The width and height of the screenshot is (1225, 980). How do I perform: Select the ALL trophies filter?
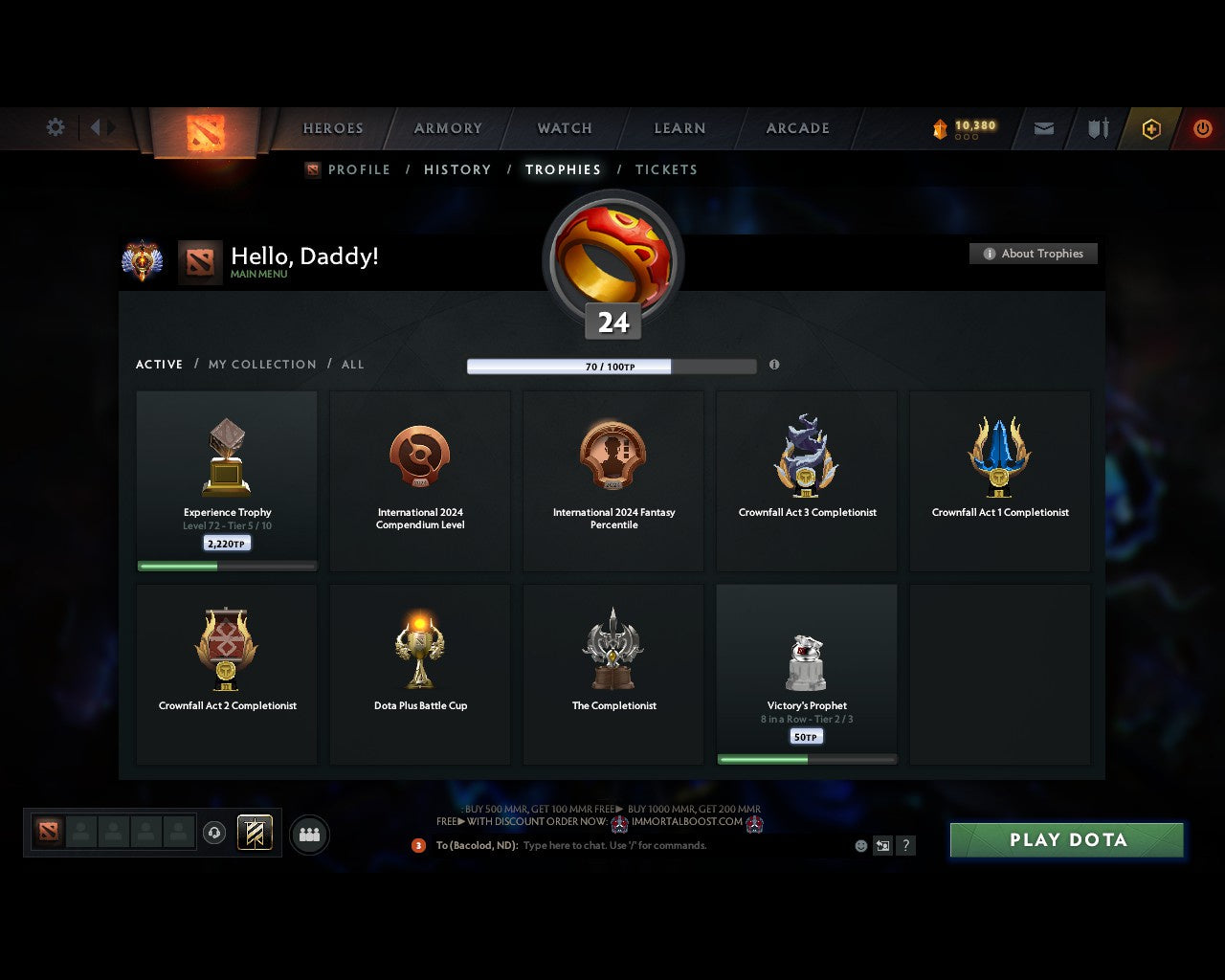point(352,365)
